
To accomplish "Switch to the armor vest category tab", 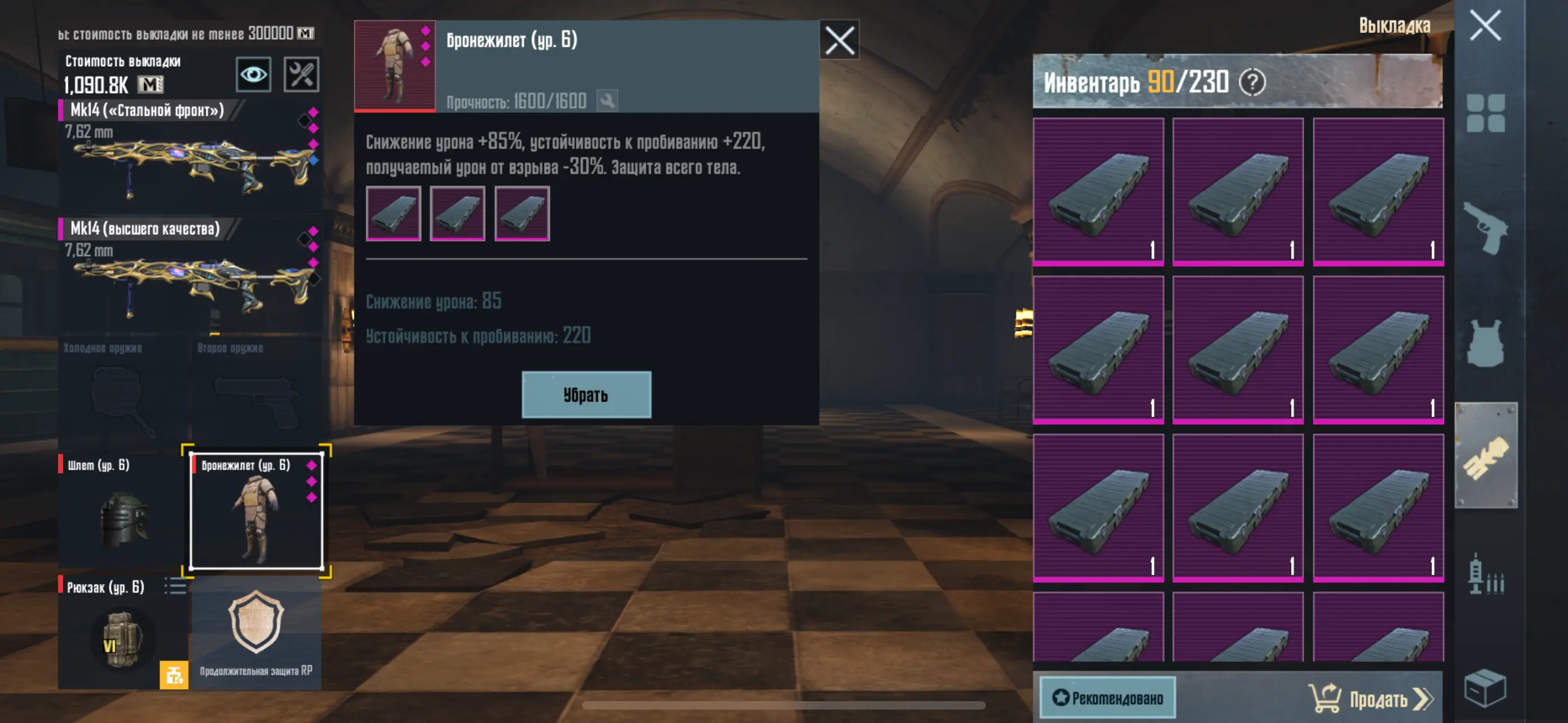I will tap(1484, 343).
